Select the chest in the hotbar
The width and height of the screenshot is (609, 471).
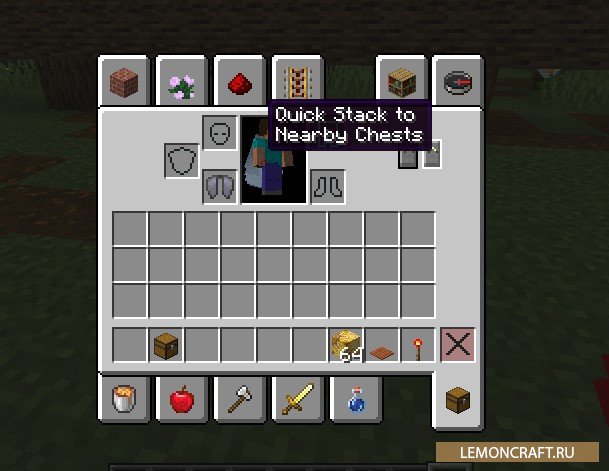pyautogui.click(x=166, y=346)
